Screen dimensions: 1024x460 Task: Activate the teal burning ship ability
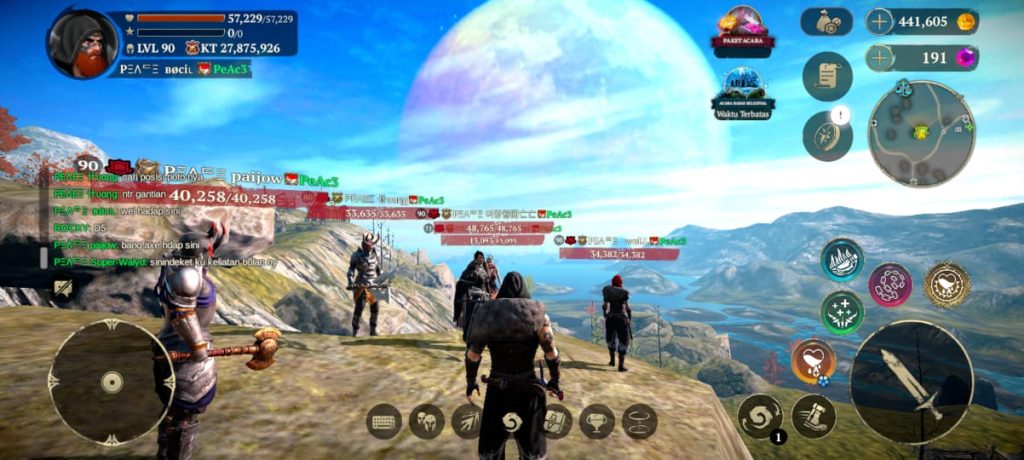point(842,260)
